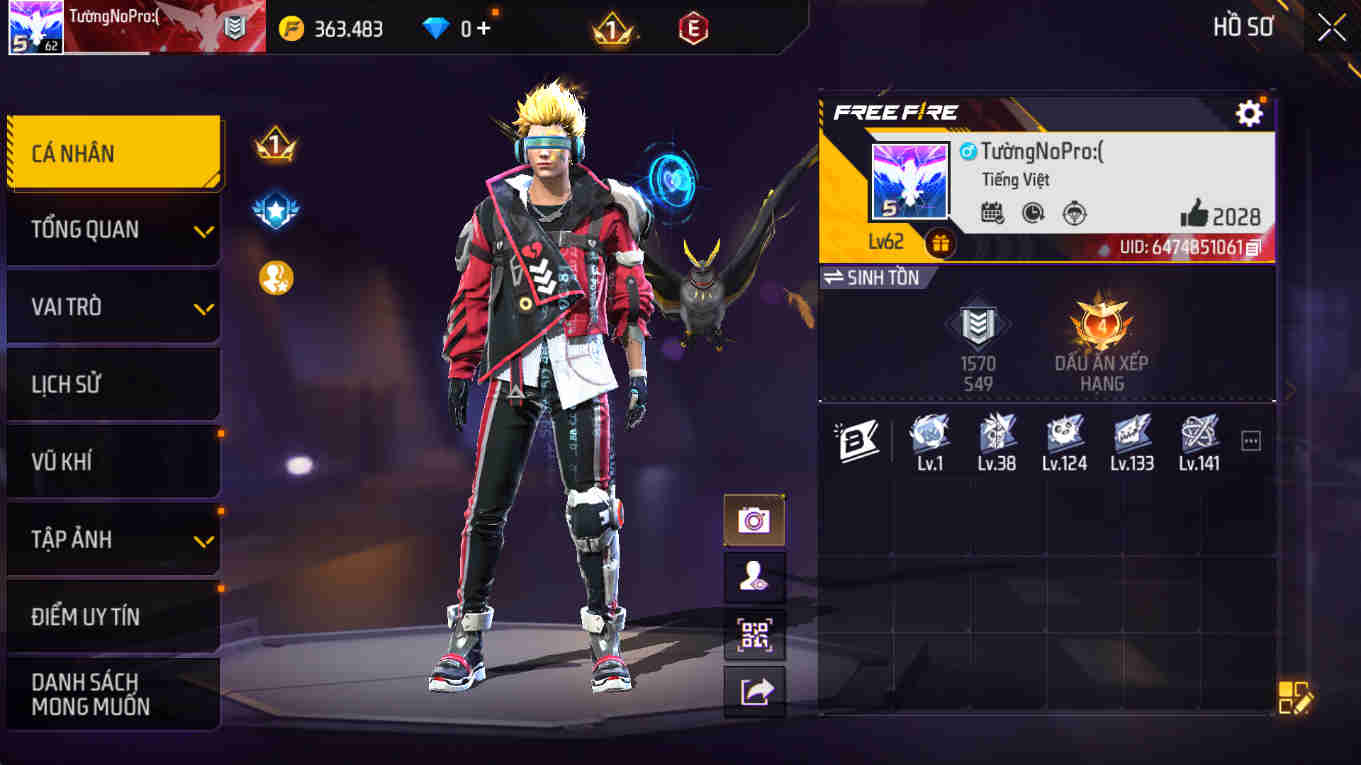This screenshot has height=765, width=1361.
Task: Open the calendar icon under TườngNoPro:(
Action: [993, 212]
